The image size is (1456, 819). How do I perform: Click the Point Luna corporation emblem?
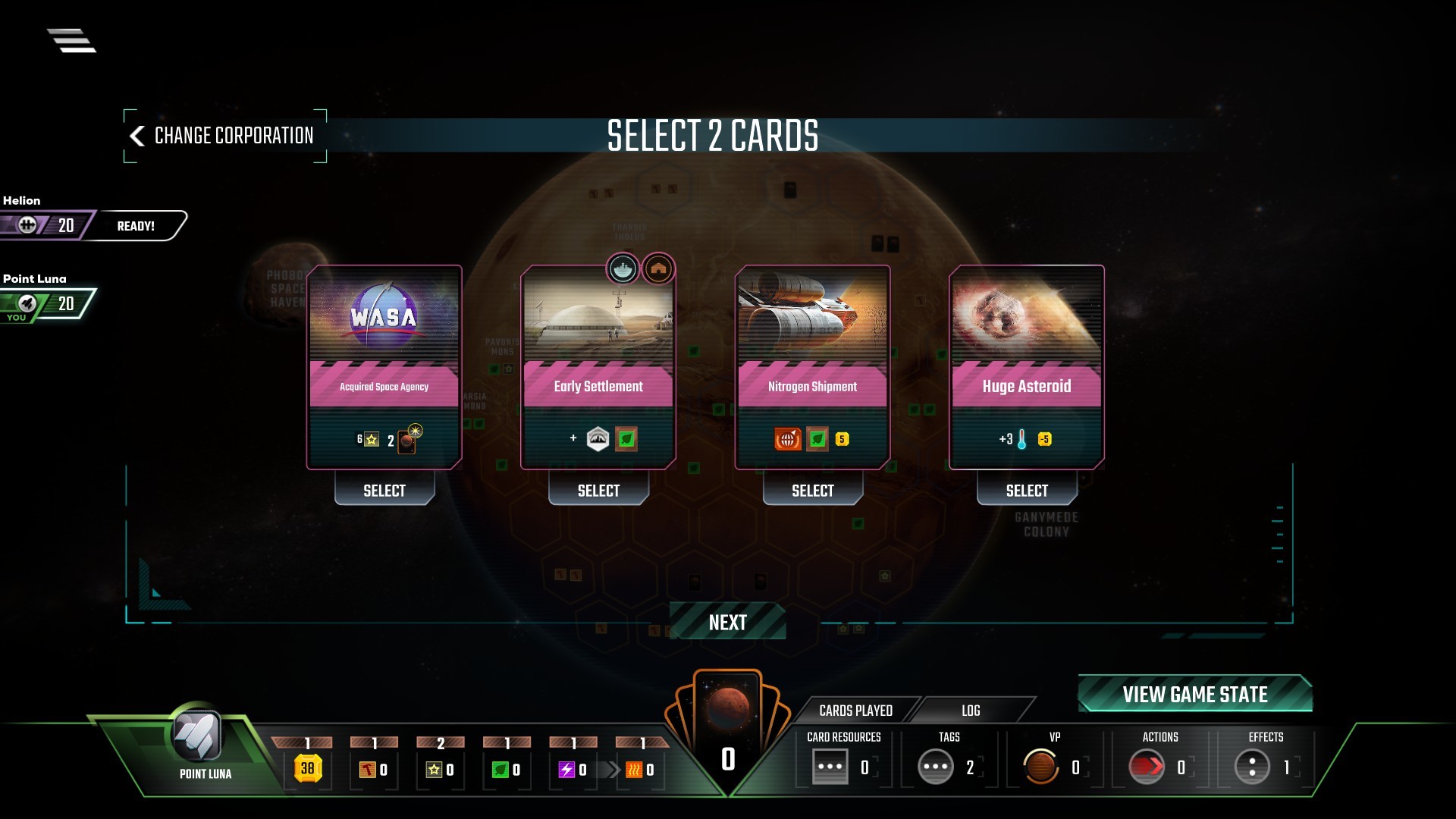point(197,735)
